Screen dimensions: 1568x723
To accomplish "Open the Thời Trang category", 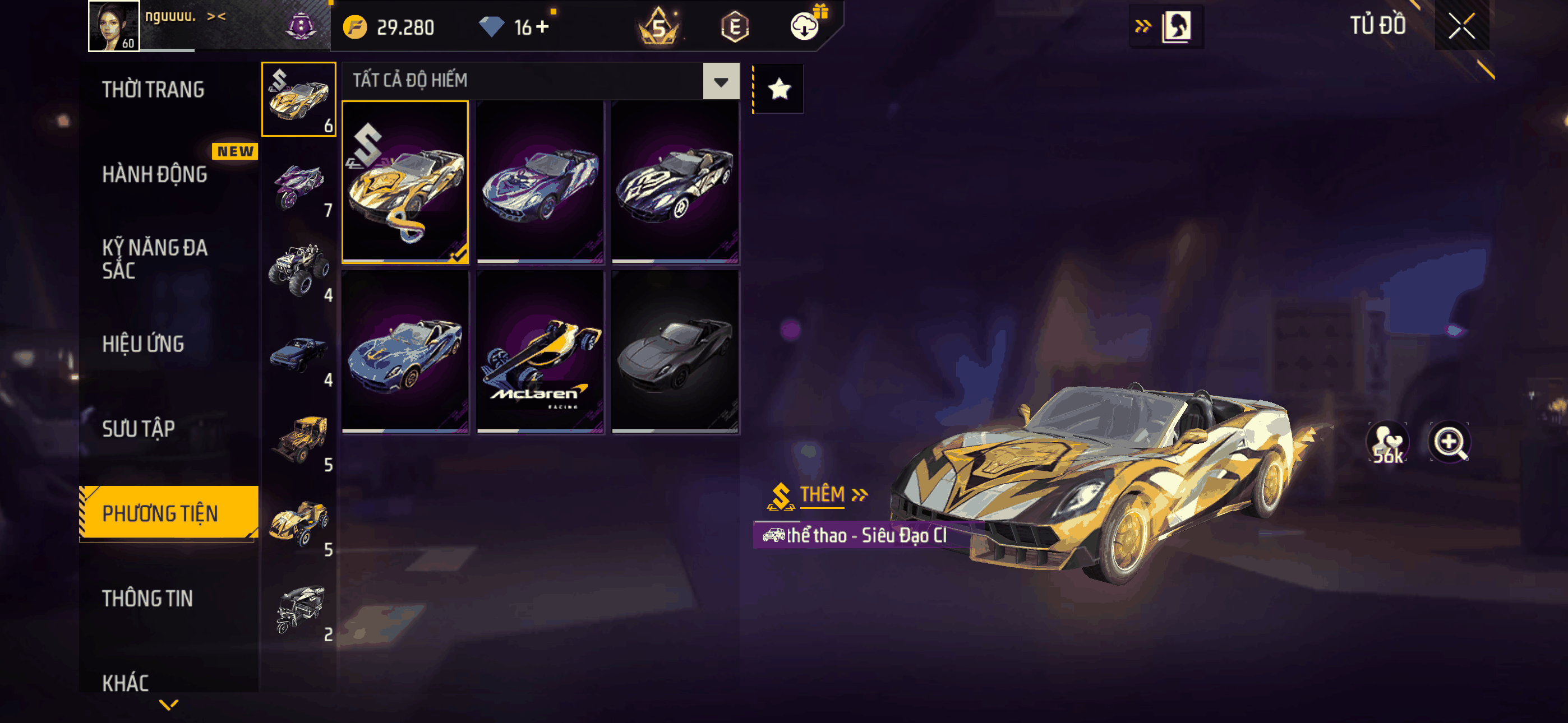I will point(154,90).
